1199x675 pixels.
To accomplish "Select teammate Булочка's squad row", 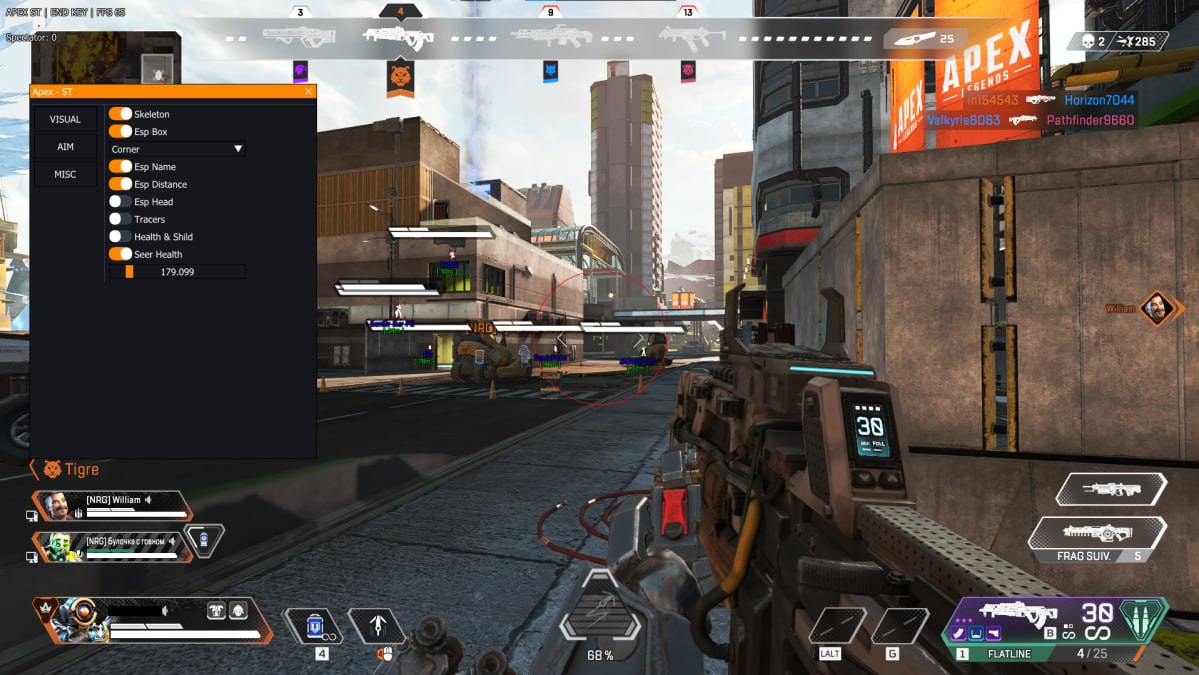I will (x=112, y=546).
